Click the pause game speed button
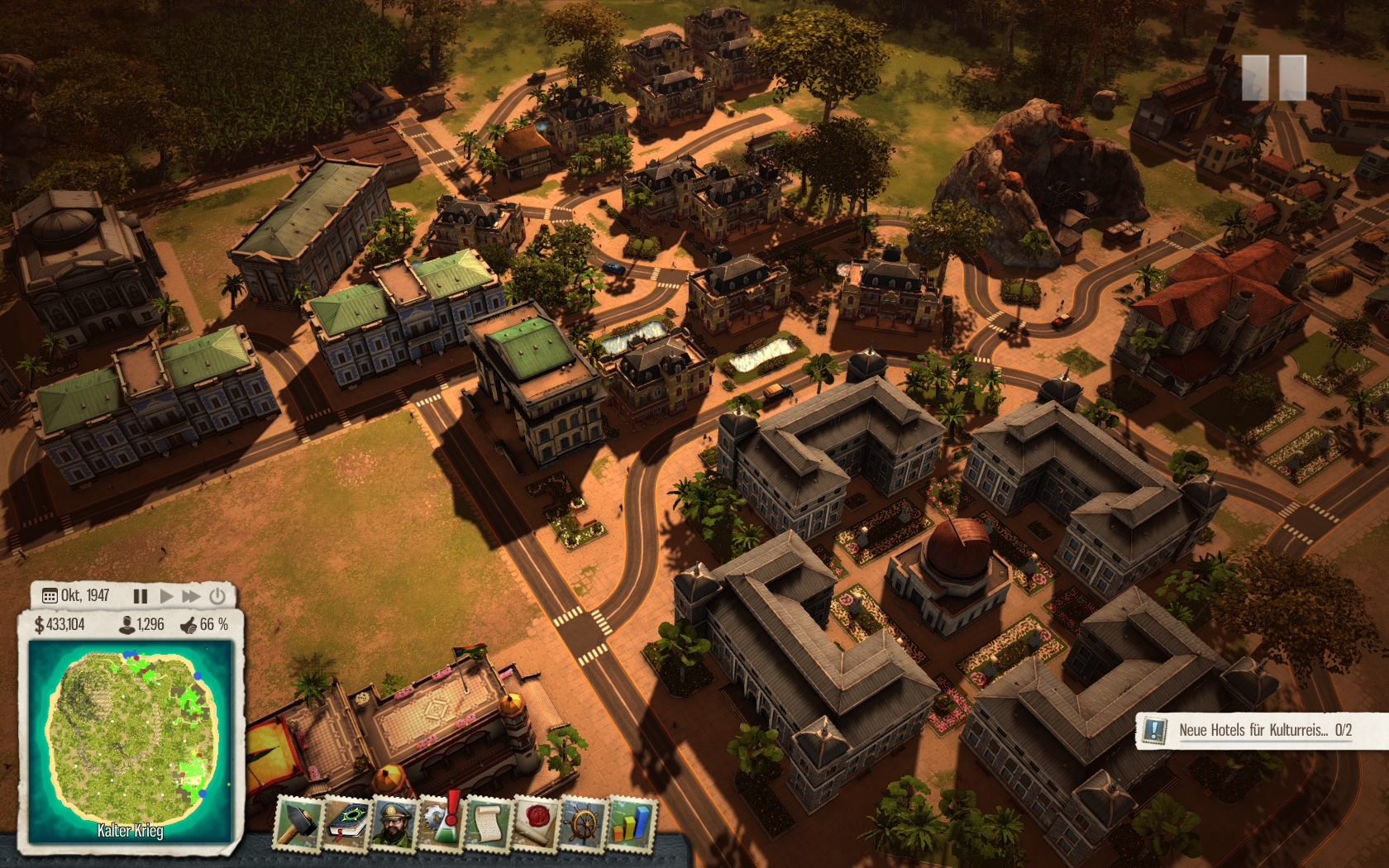 click(141, 596)
